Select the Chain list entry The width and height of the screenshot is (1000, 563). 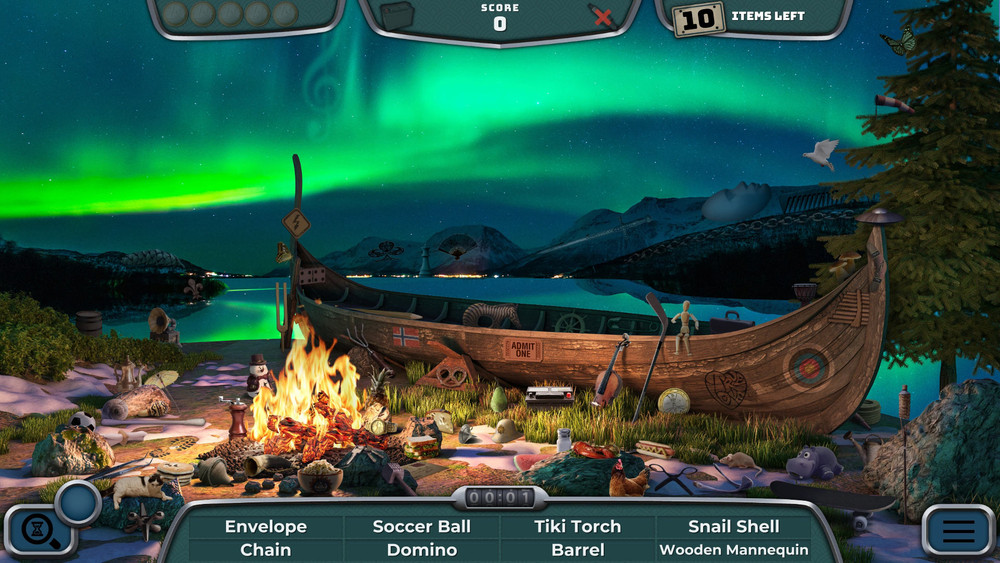[265, 550]
